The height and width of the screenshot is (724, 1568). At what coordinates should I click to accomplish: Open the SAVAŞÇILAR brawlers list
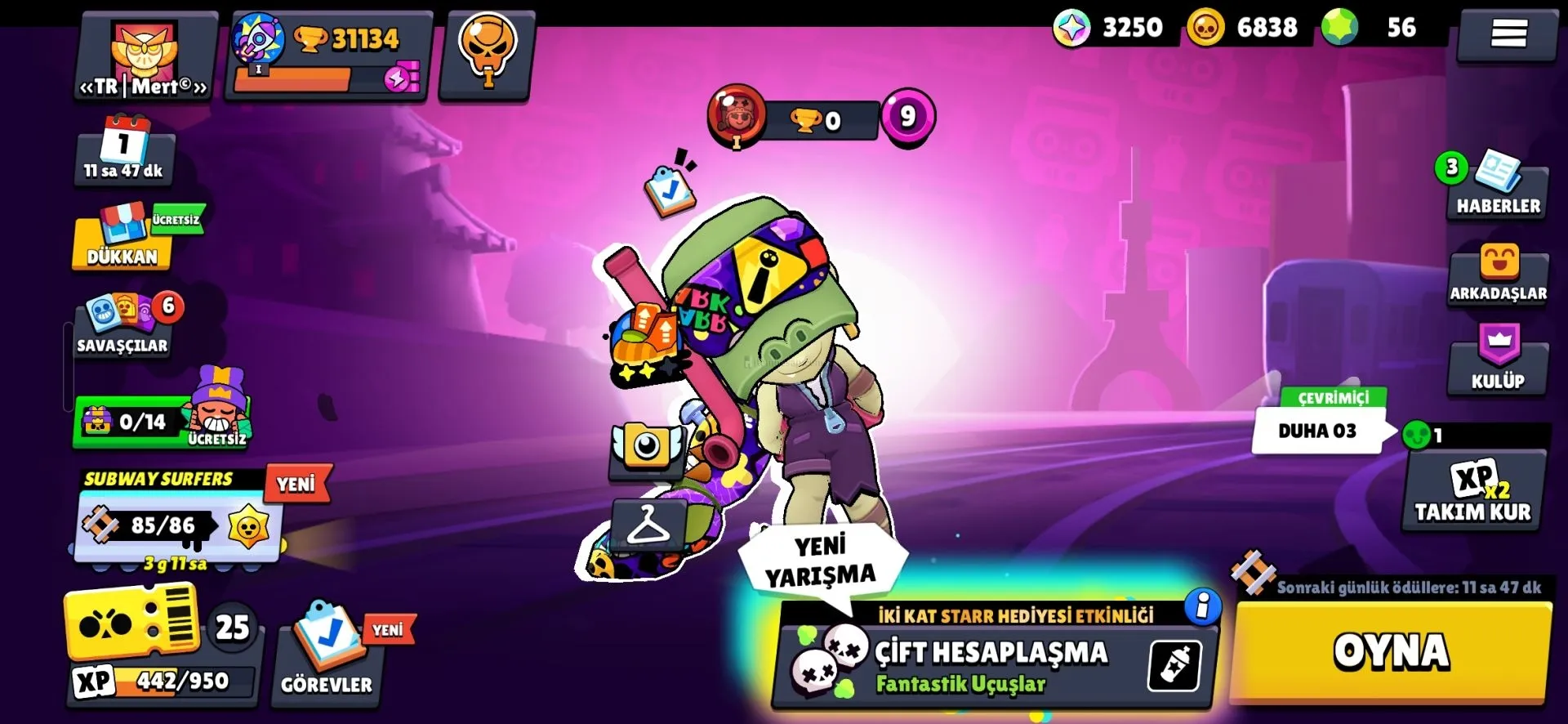(124, 326)
